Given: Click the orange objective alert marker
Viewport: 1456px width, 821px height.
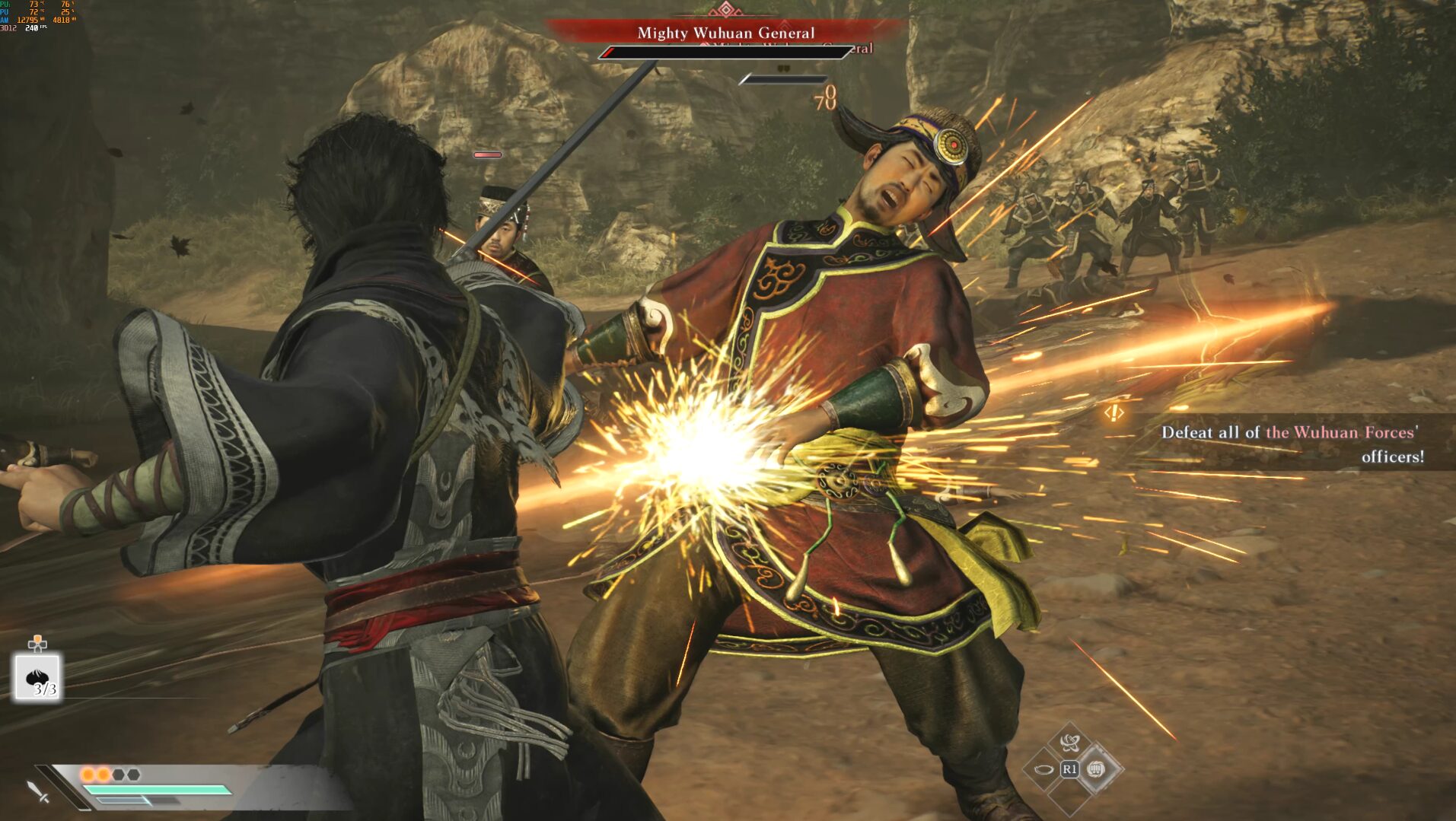Looking at the screenshot, I should point(1114,413).
